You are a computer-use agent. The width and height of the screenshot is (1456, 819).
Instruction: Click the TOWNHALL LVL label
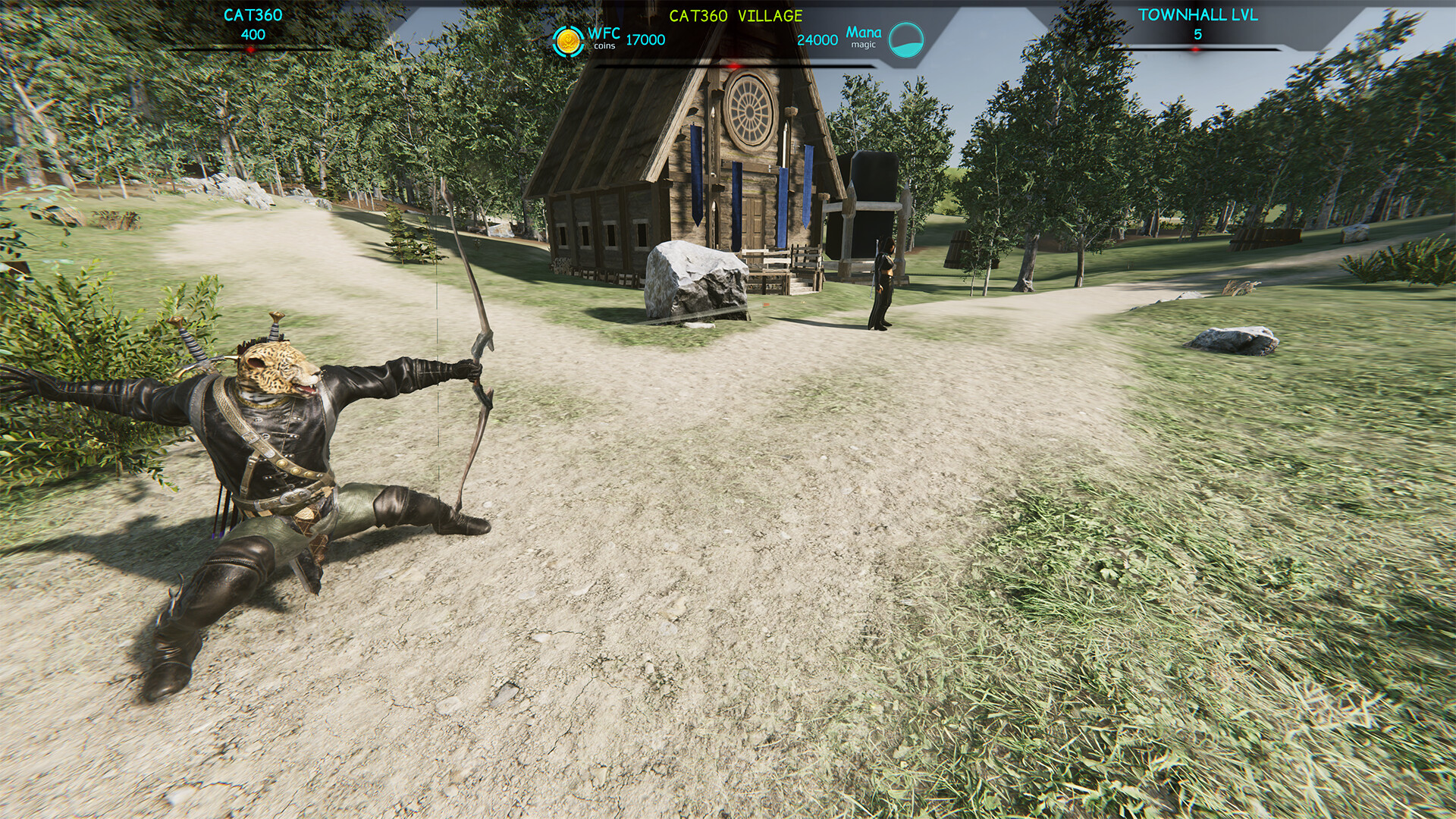[1197, 13]
